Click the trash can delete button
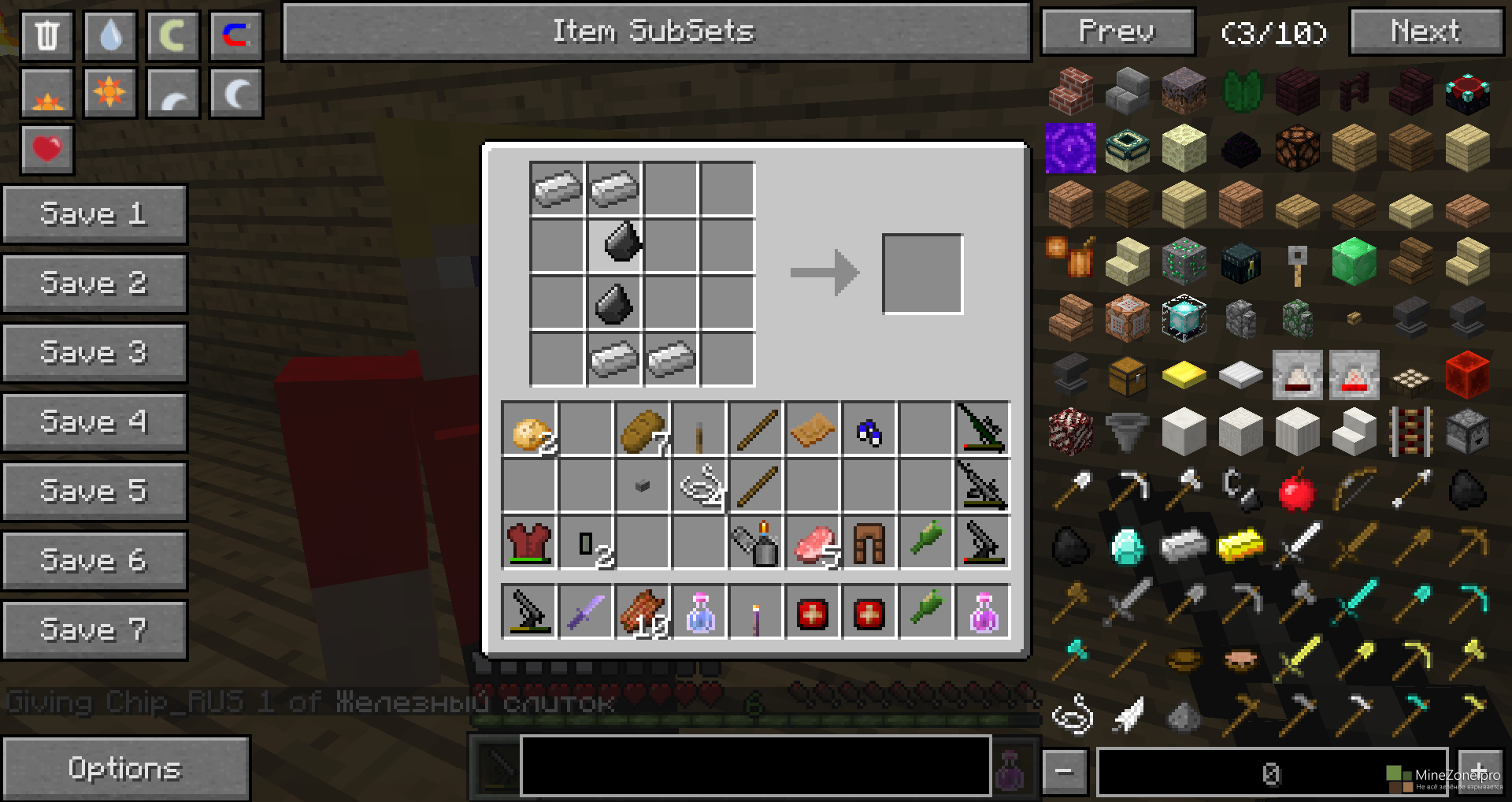 (47, 35)
